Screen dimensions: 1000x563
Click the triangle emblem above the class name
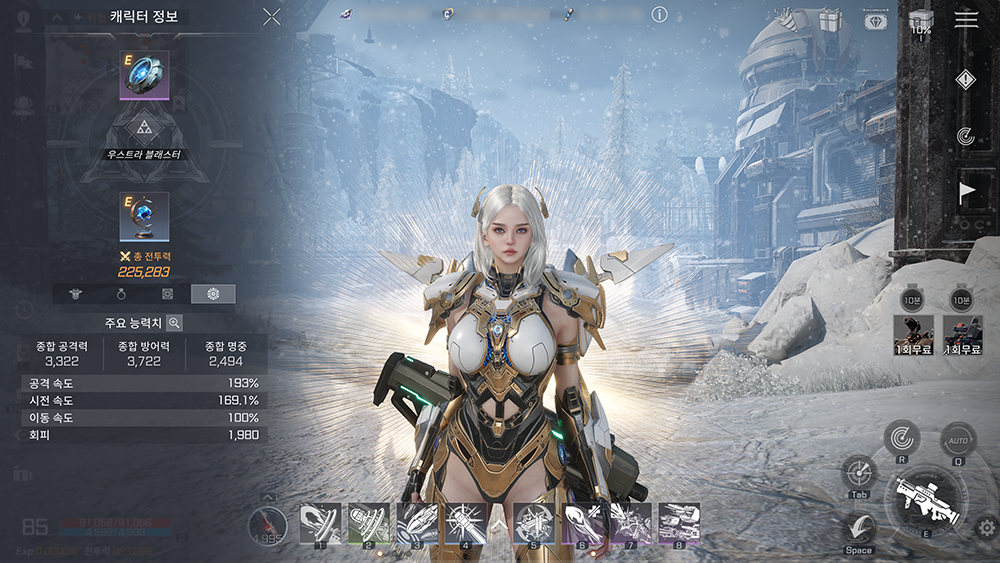pyautogui.click(x=144, y=125)
